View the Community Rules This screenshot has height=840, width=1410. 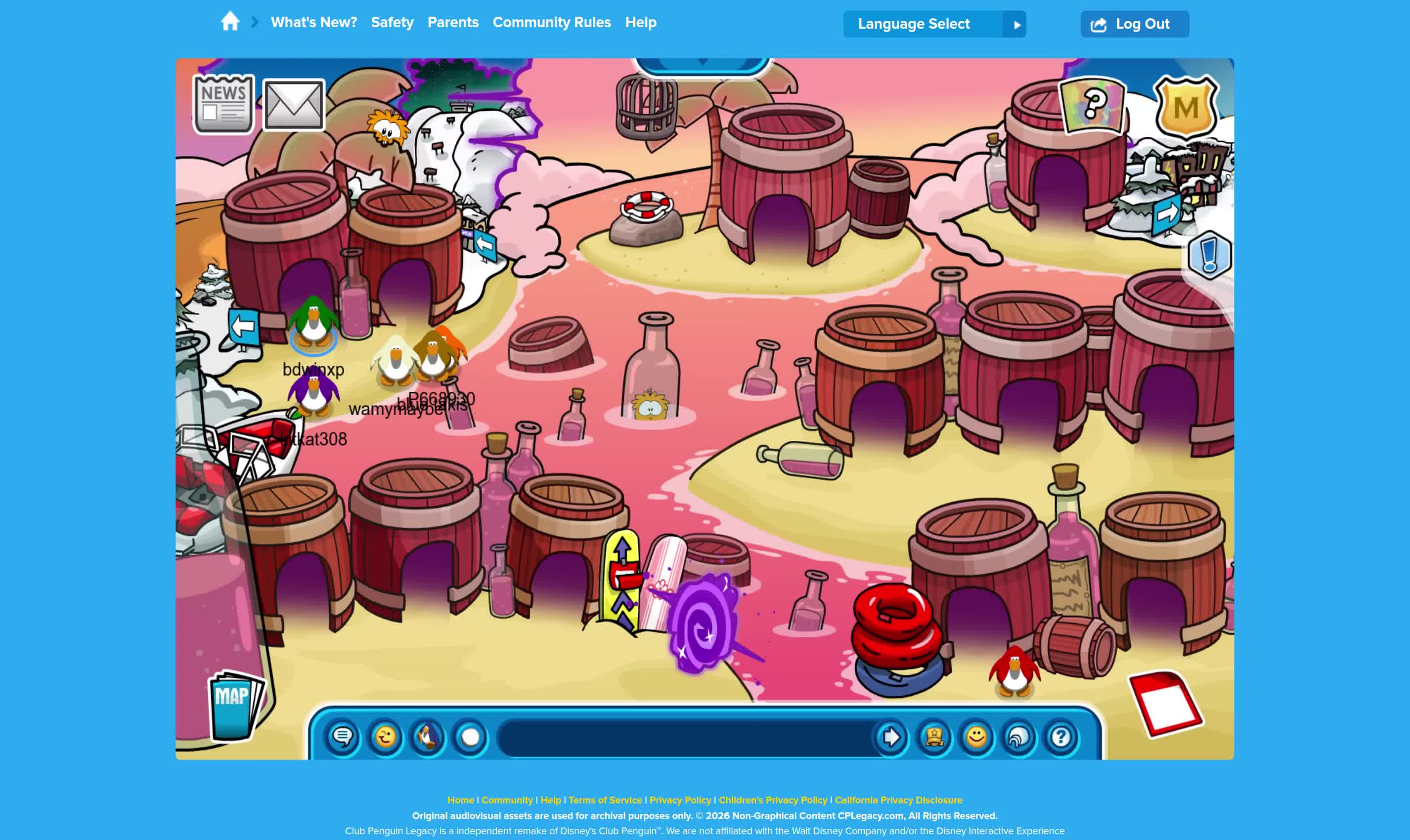(552, 23)
